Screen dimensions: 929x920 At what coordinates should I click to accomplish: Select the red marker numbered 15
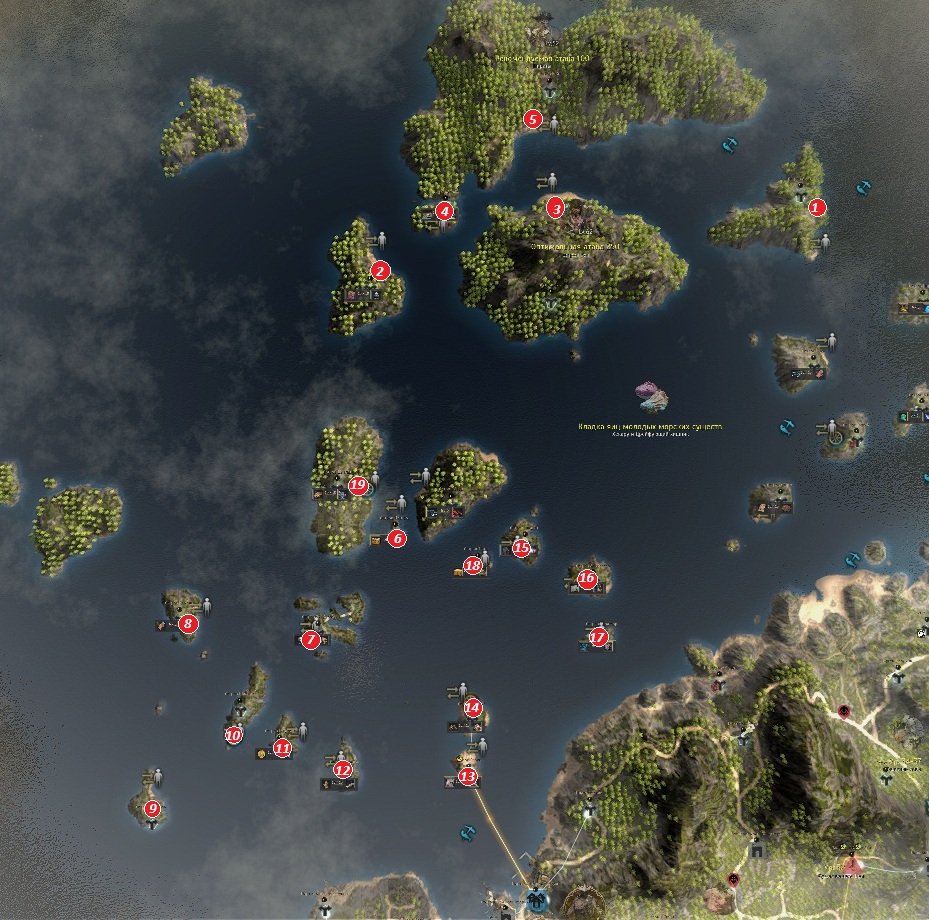pos(521,547)
